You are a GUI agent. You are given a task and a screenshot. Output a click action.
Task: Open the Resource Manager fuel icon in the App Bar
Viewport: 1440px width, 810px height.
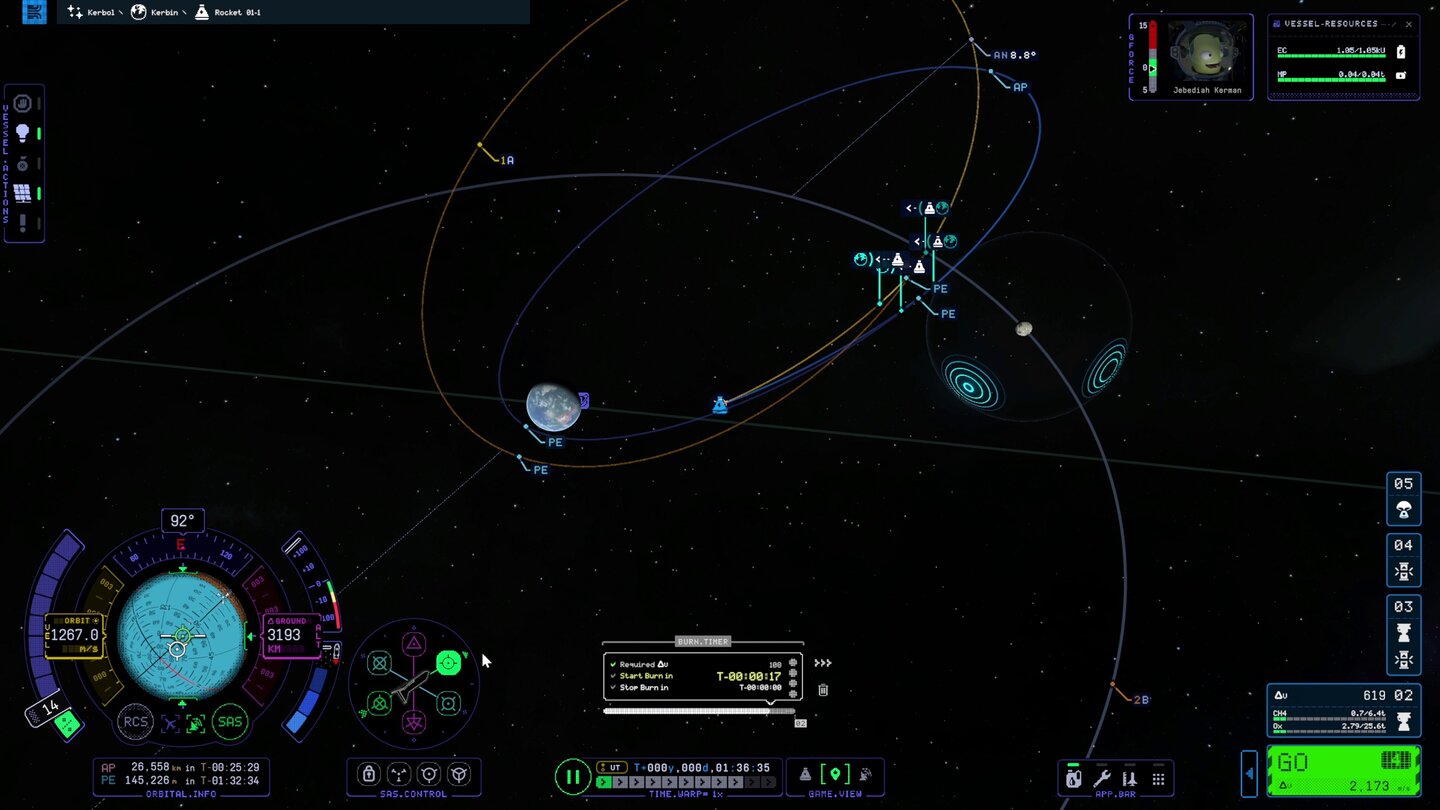pos(1073,777)
